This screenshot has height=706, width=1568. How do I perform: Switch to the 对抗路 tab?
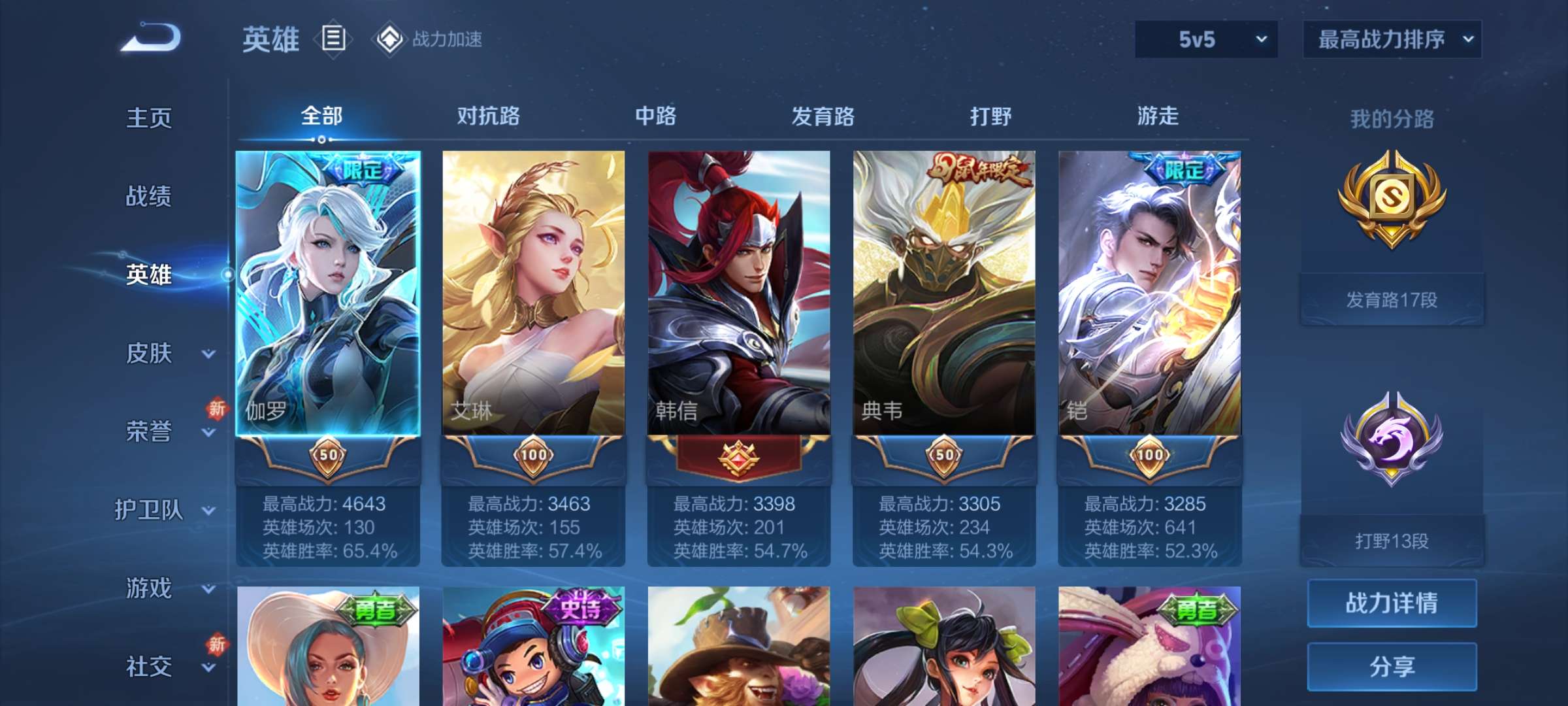(x=488, y=116)
